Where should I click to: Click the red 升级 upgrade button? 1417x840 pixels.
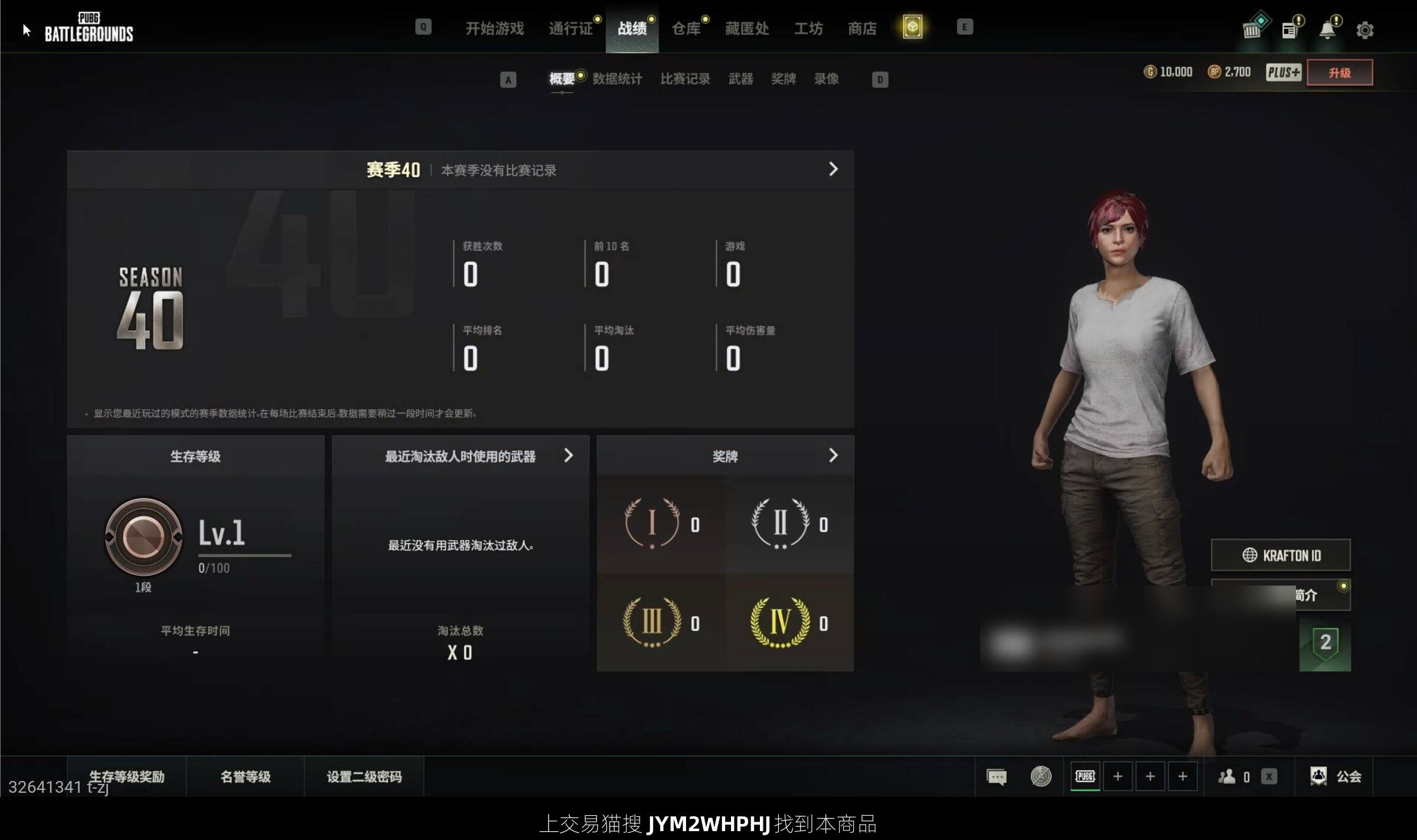coord(1339,73)
